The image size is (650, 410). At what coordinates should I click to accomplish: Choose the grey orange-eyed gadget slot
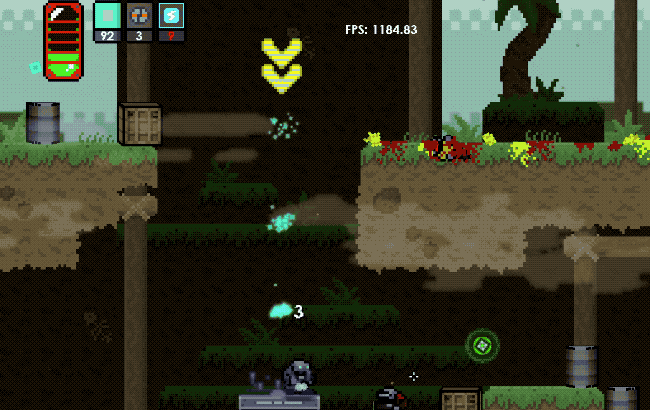[139, 16]
